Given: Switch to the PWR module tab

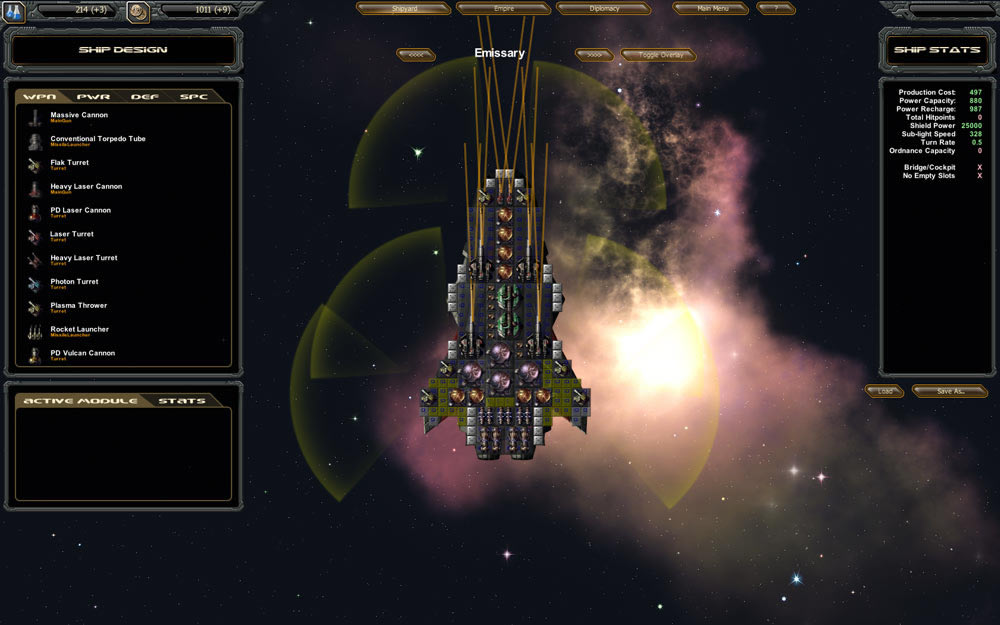Looking at the screenshot, I should tap(93, 97).
